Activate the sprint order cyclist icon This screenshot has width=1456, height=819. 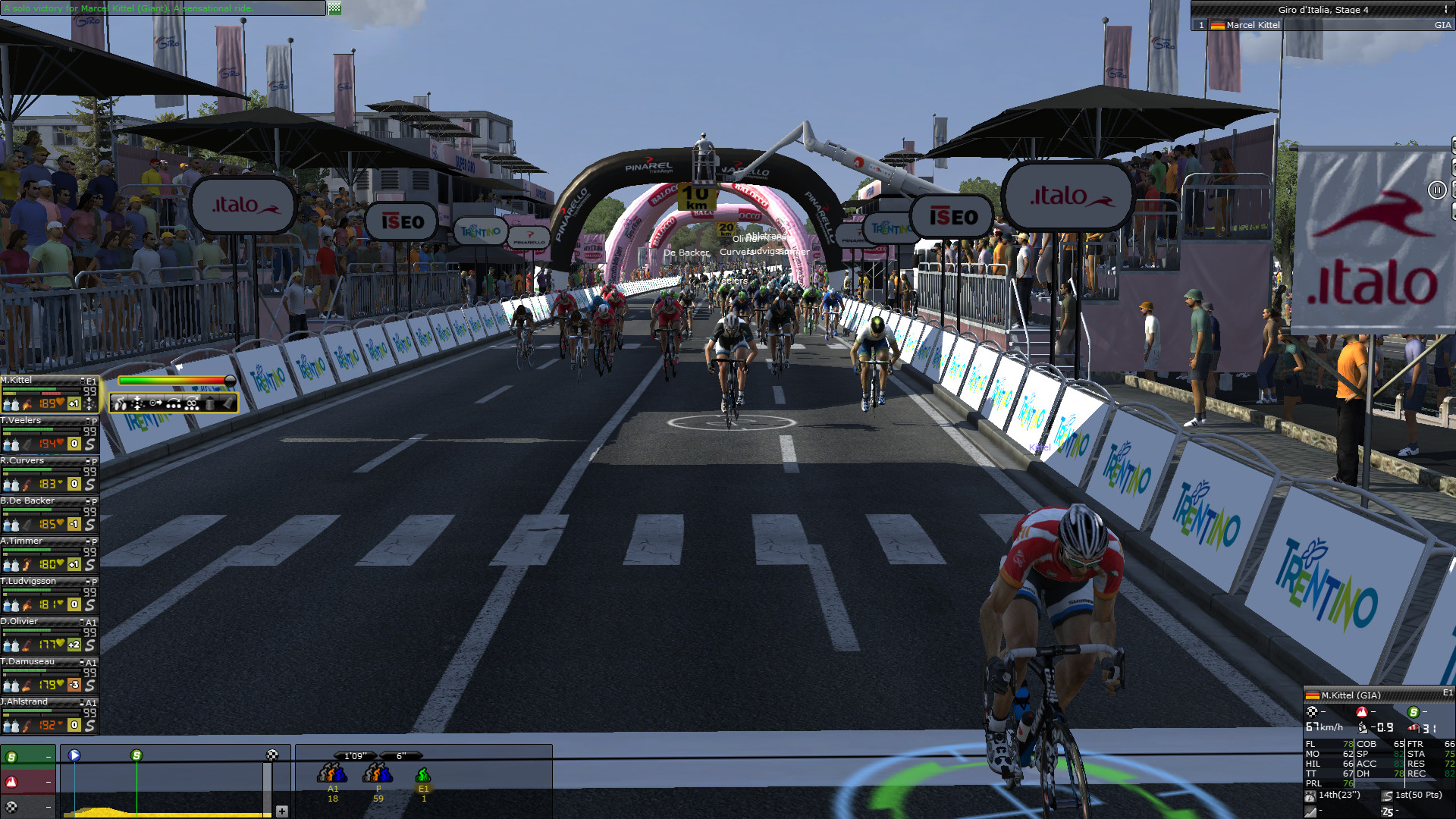point(121,403)
